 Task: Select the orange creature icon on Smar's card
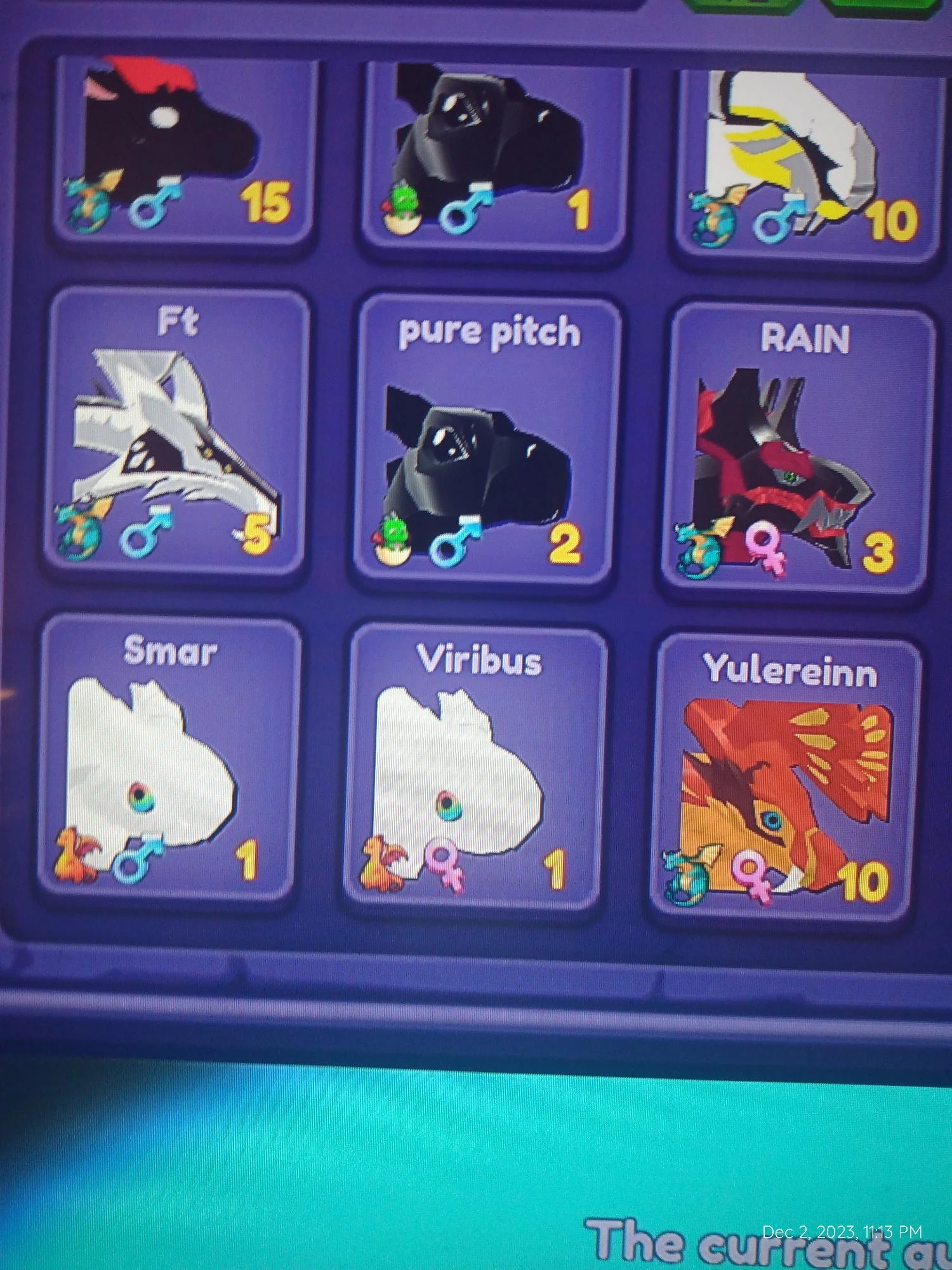76,856
